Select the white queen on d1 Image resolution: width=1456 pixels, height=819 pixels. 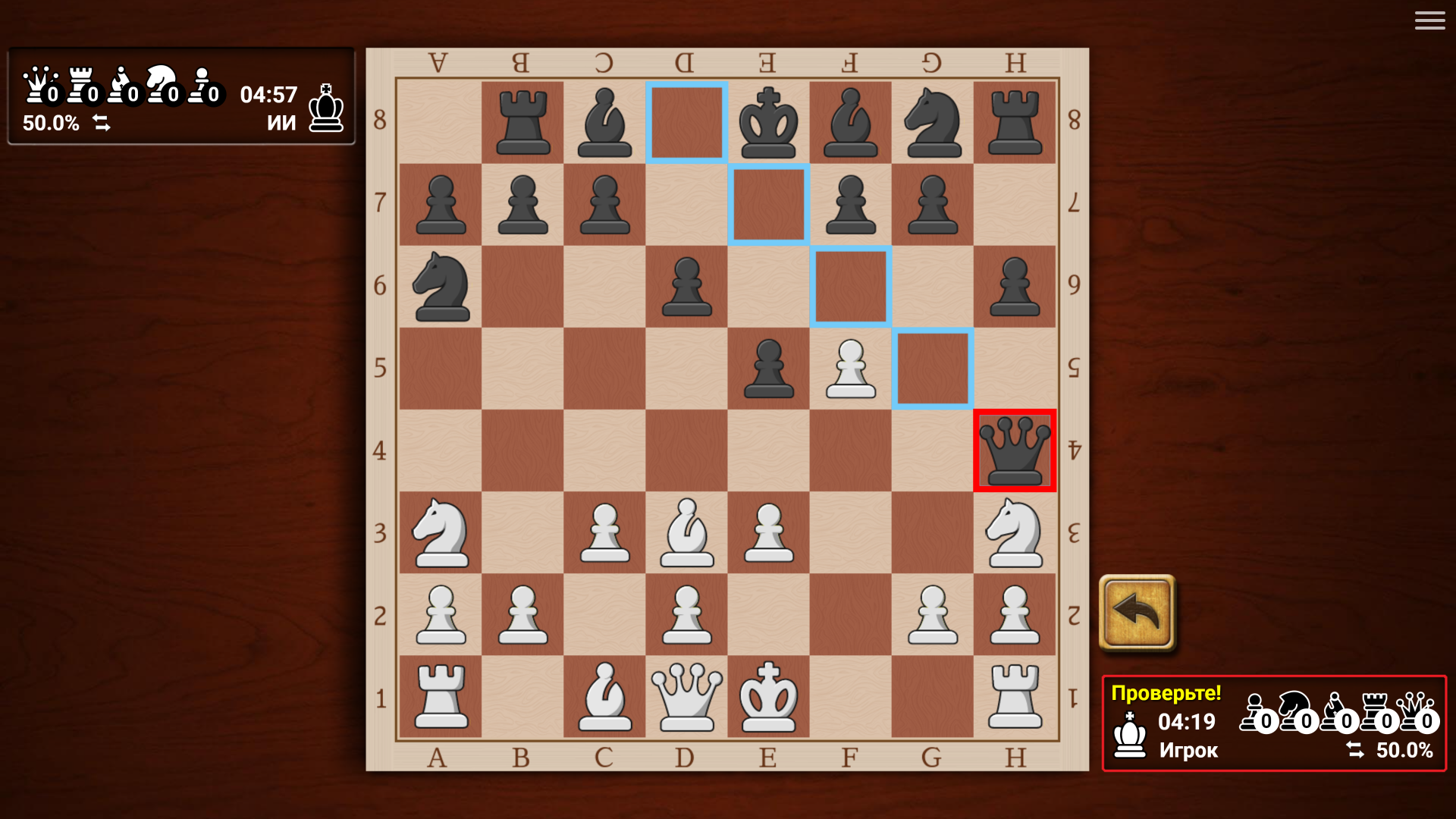(x=686, y=696)
